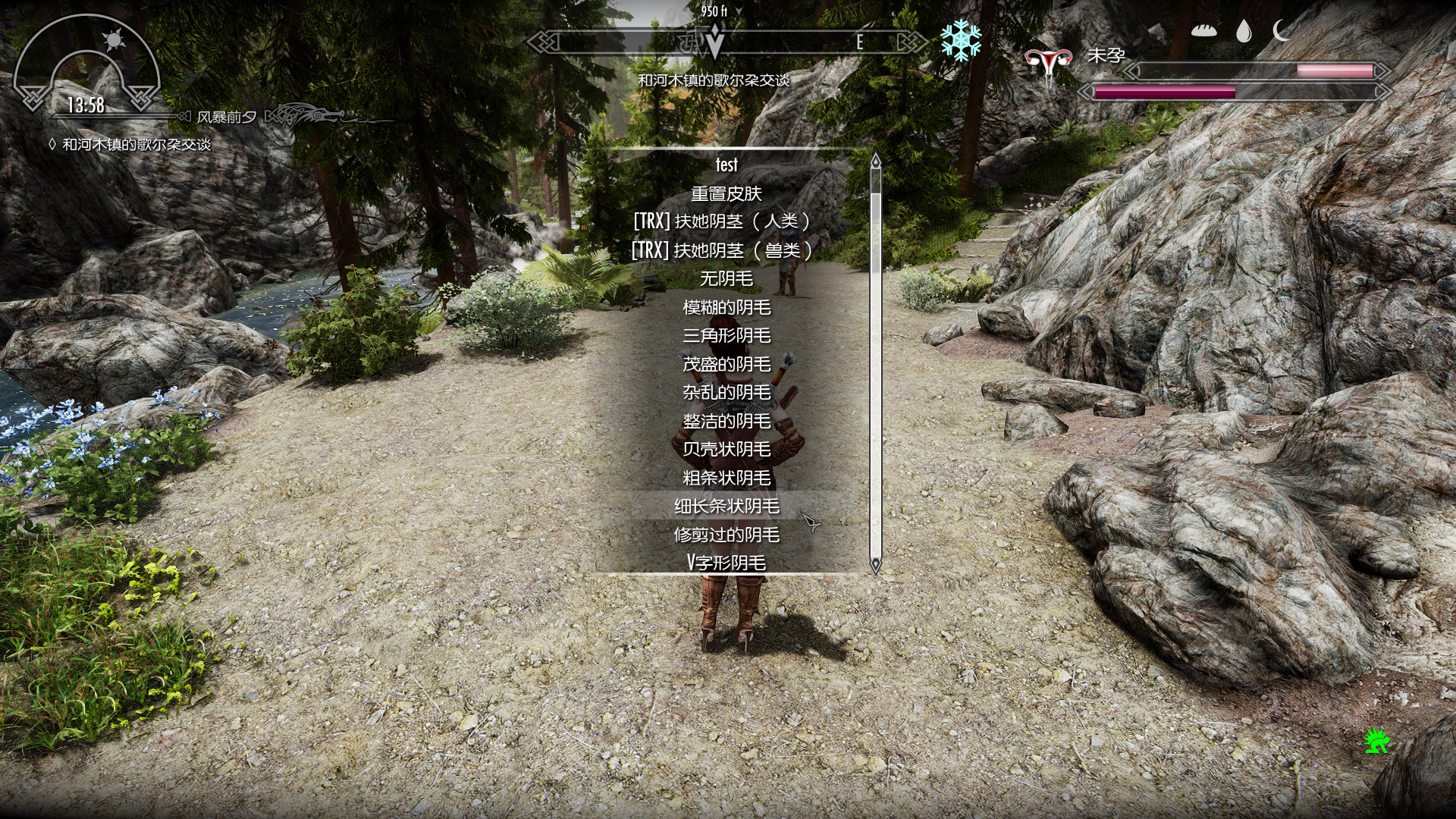Click the list's scroll-down arrow

pos(876,564)
